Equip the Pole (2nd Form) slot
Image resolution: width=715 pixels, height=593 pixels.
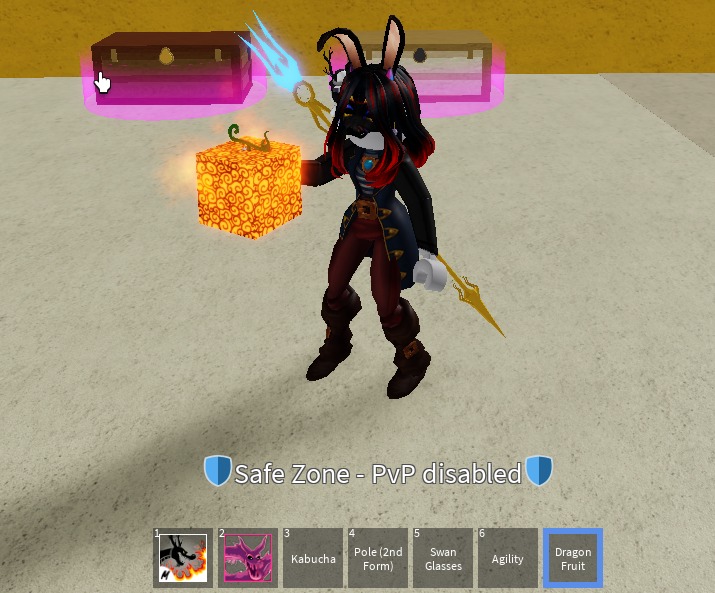pos(378,558)
